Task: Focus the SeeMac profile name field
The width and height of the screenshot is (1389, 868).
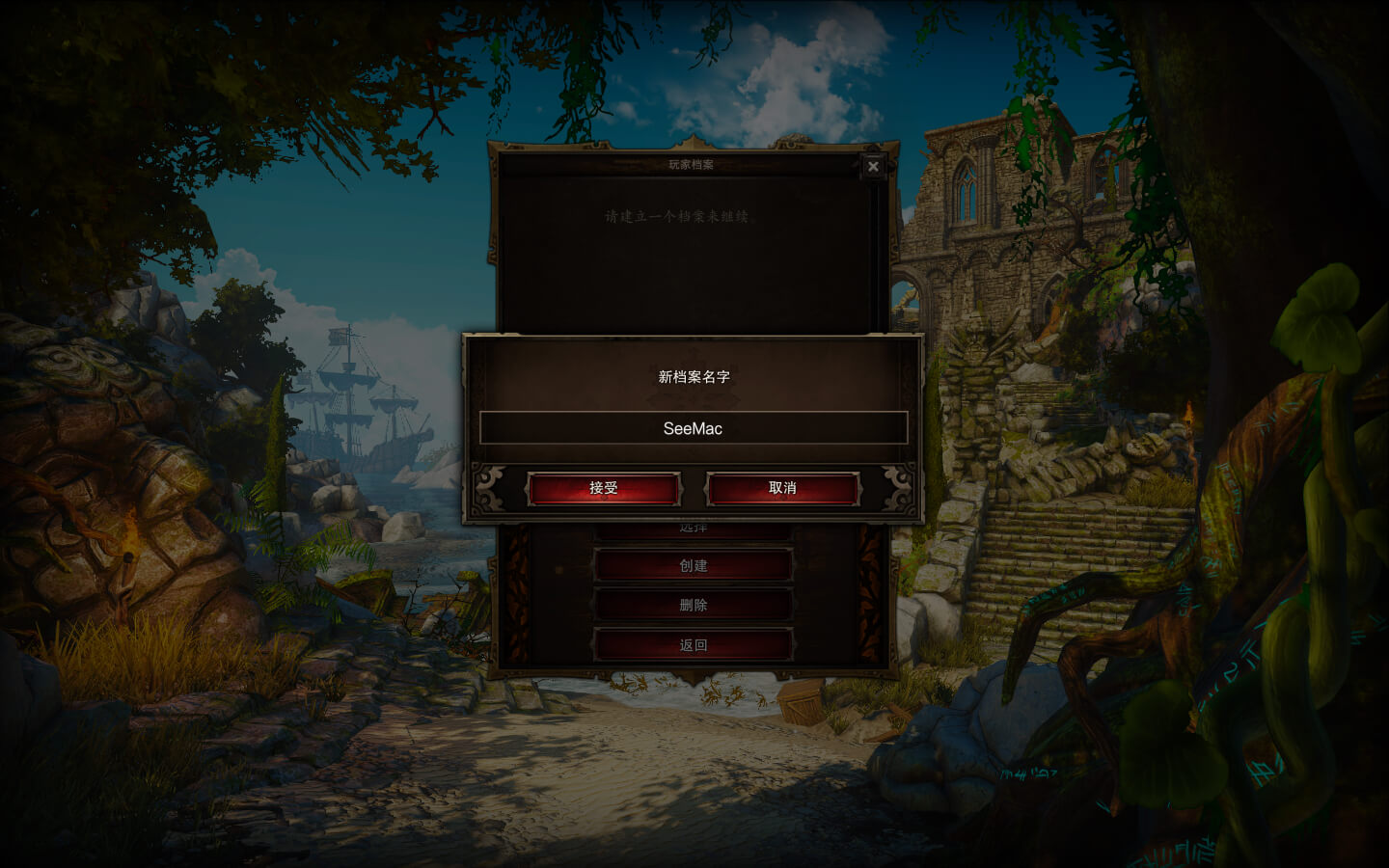Action: coord(693,428)
